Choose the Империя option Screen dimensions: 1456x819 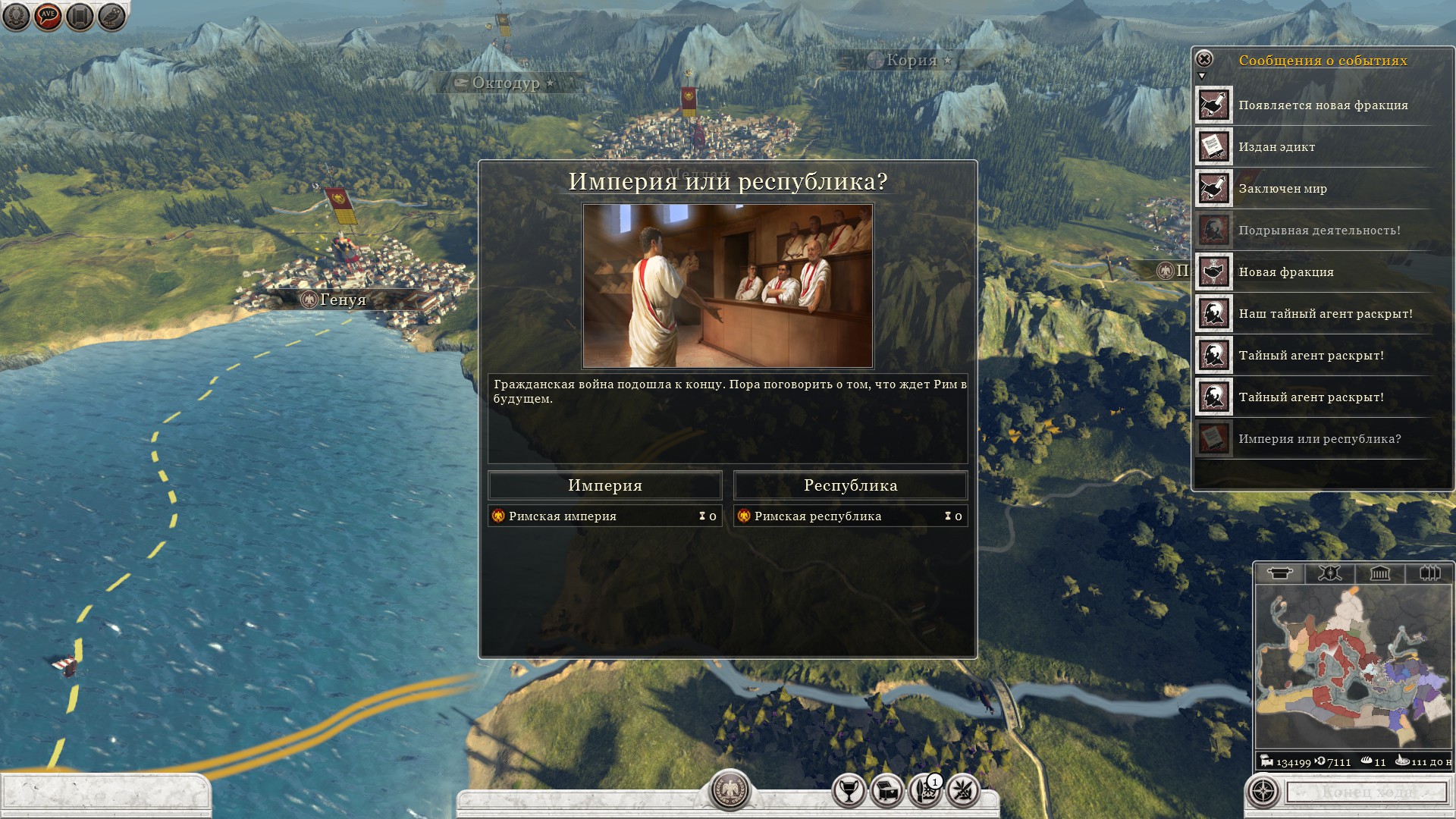pyautogui.click(x=604, y=485)
